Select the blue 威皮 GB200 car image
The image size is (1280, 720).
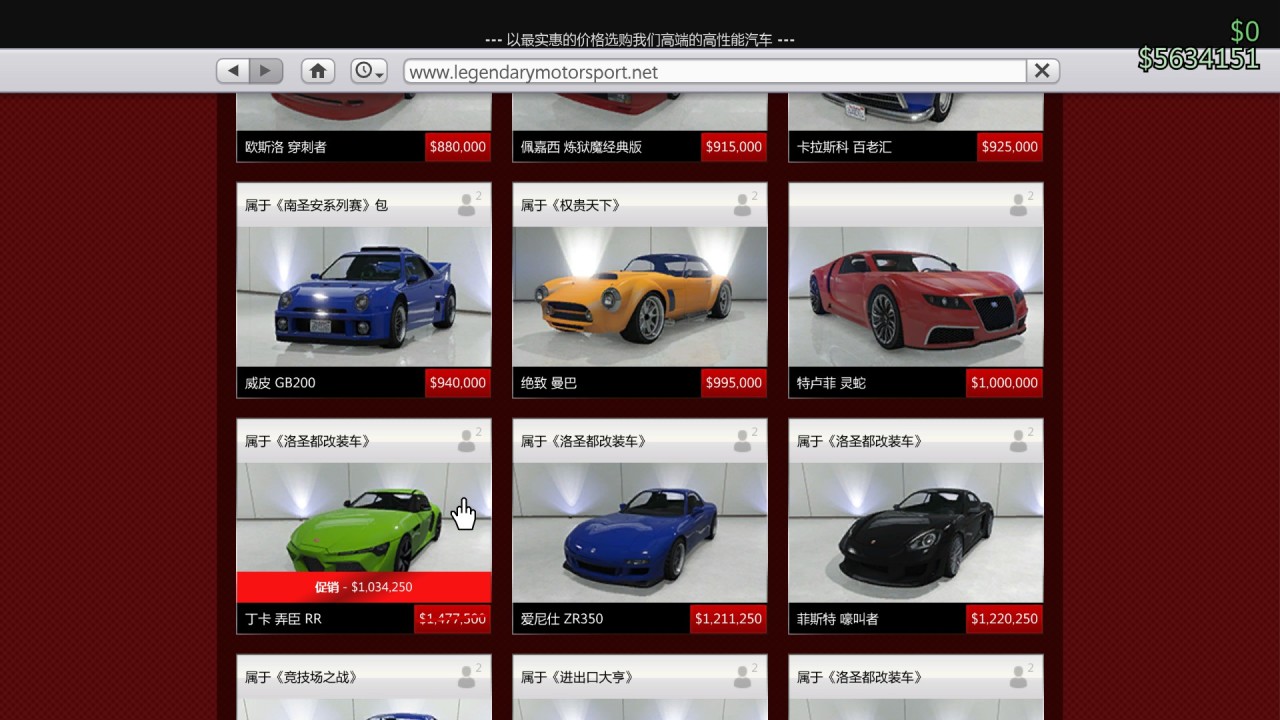(363, 295)
